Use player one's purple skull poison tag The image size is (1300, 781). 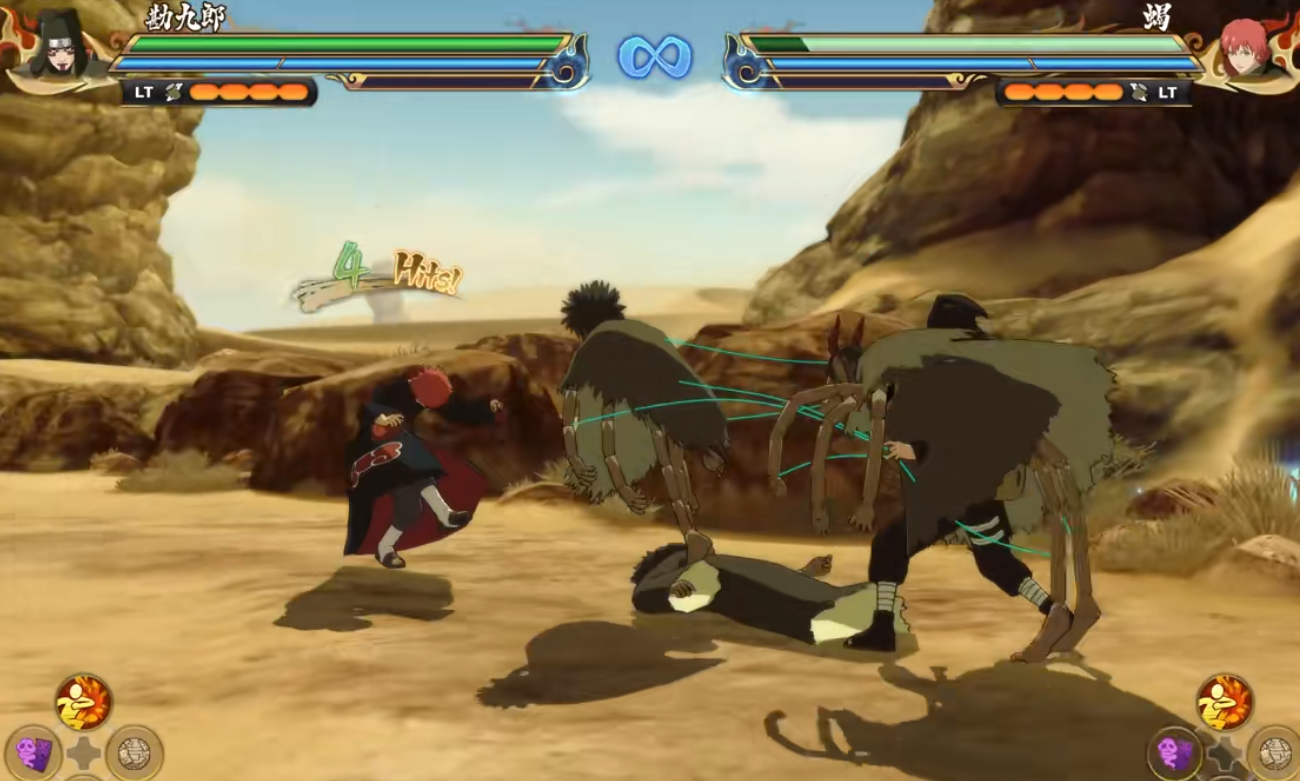(33, 753)
